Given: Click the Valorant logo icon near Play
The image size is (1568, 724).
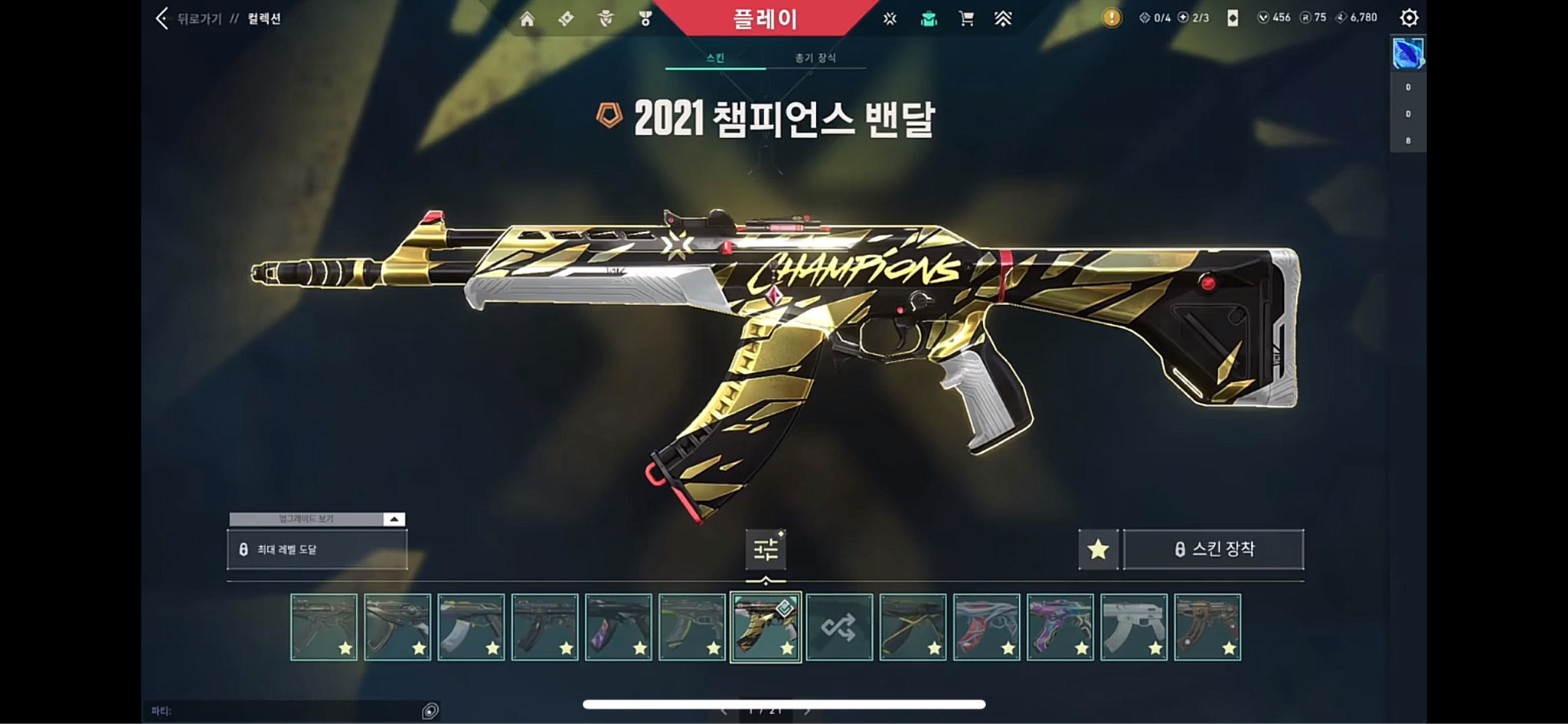Looking at the screenshot, I should [890, 17].
